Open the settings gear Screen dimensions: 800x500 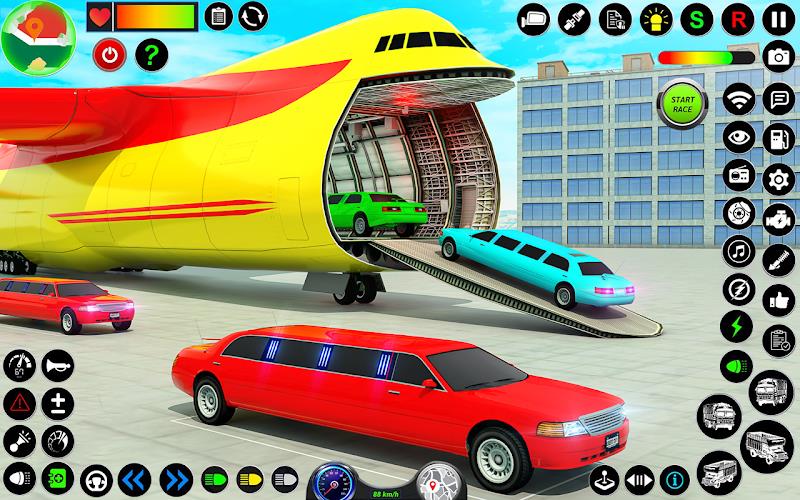777,179
